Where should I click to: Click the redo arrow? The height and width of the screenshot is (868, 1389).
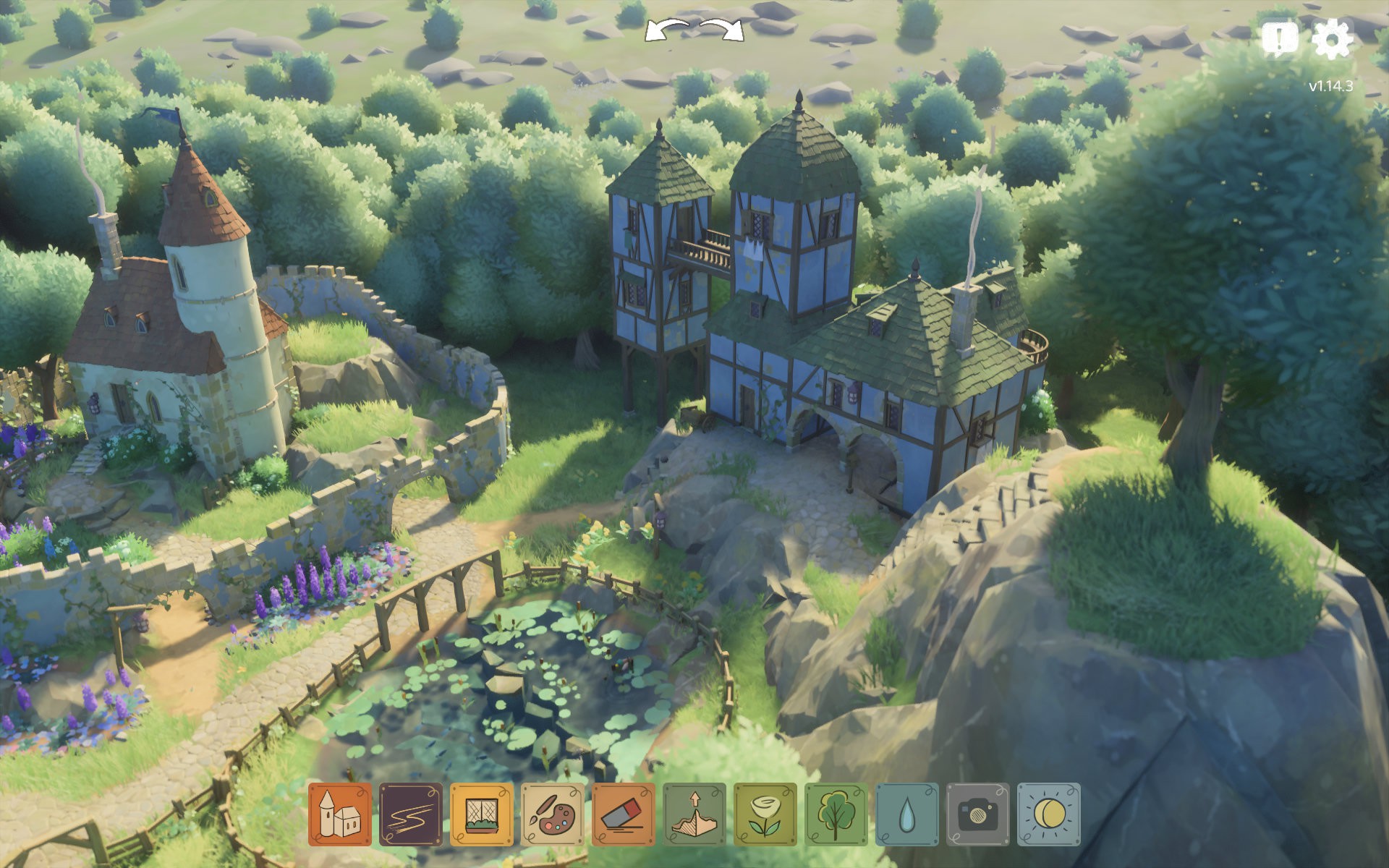(723, 30)
